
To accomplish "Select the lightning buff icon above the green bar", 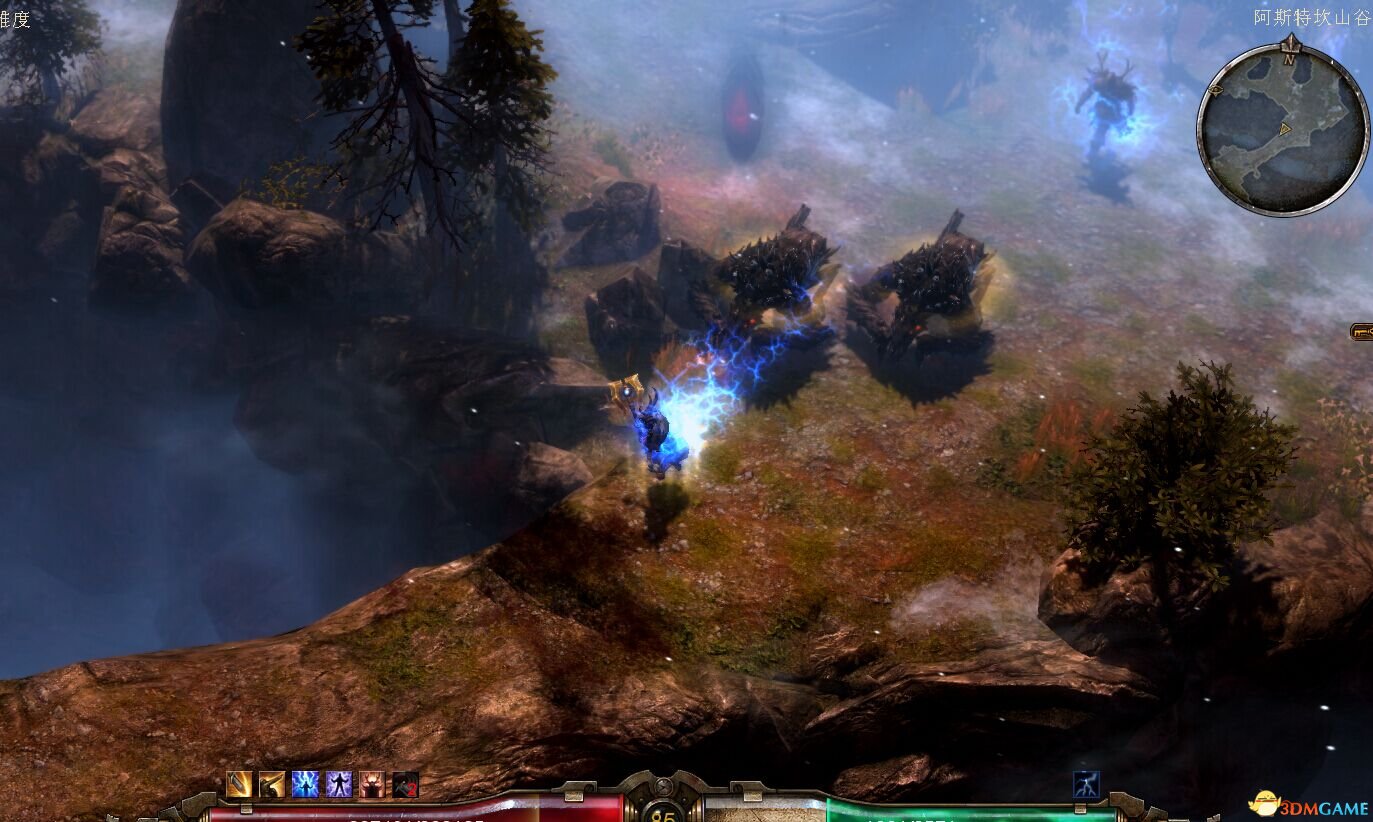I will (x=1086, y=784).
